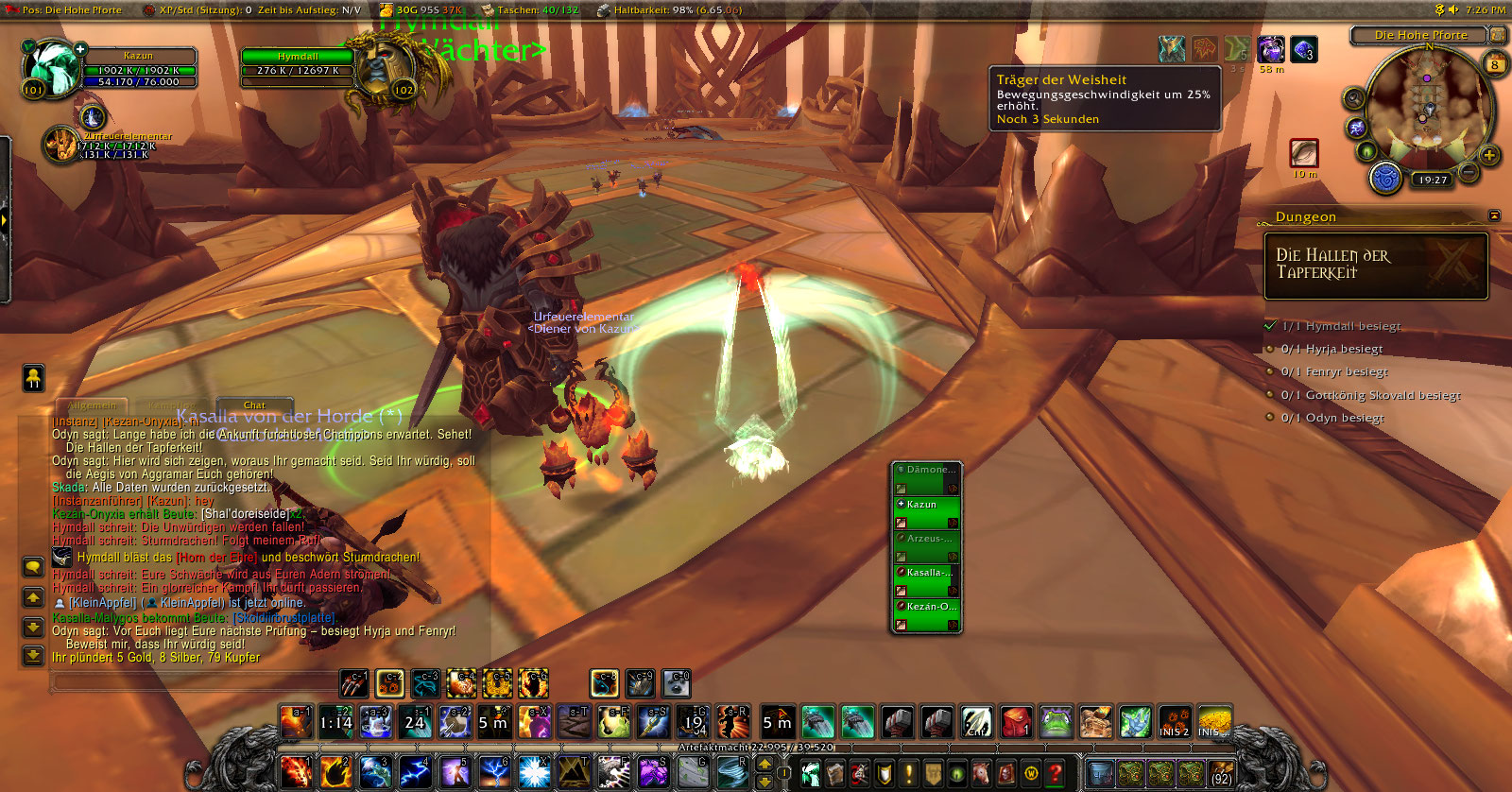Select the Die Hallen der Tapferkeit dungeon header
Image resolution: width=1512 pixels, height=792 pixels.
1375,266
